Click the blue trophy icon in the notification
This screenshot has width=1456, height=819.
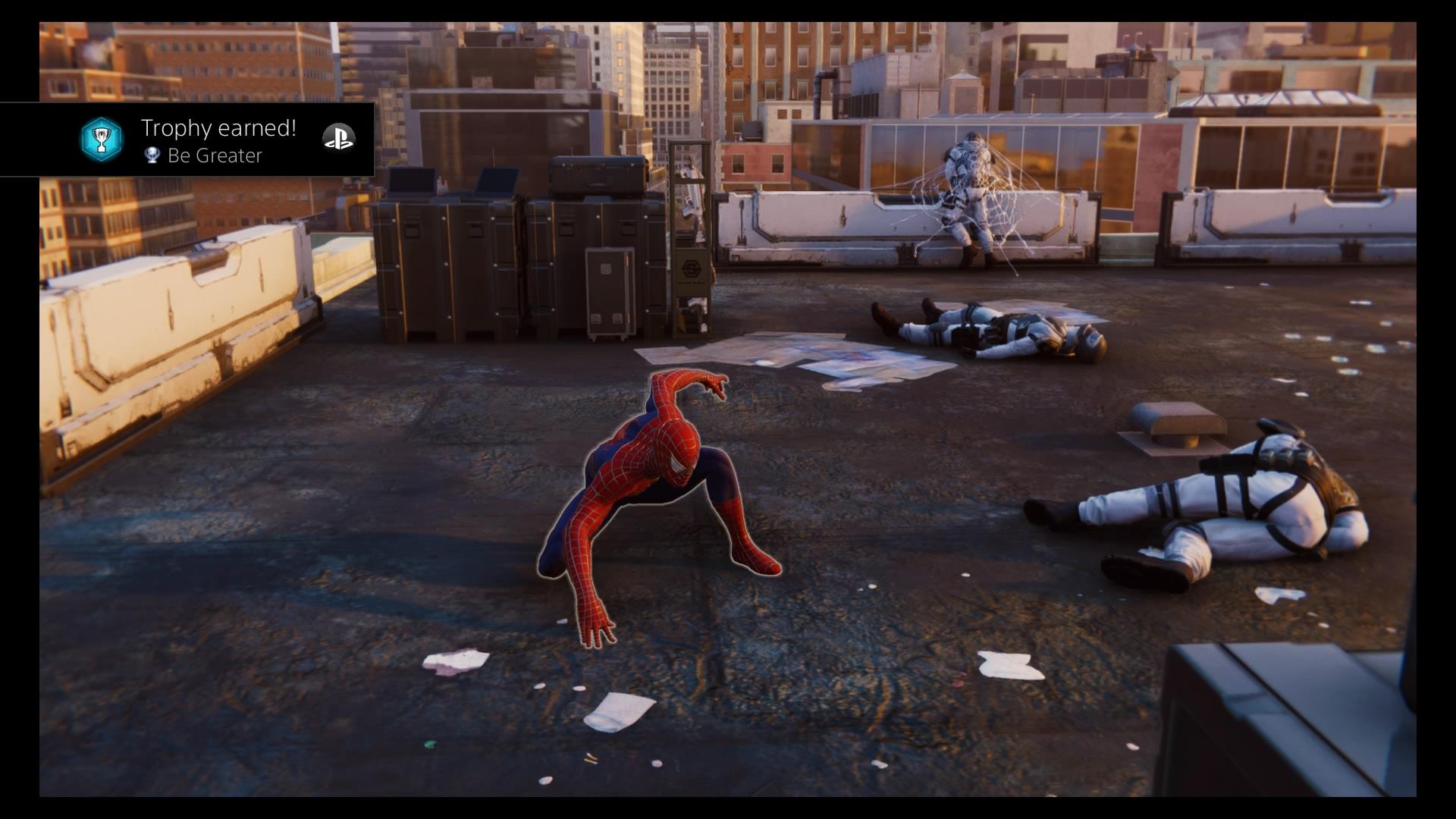click(x=101, y=139)
